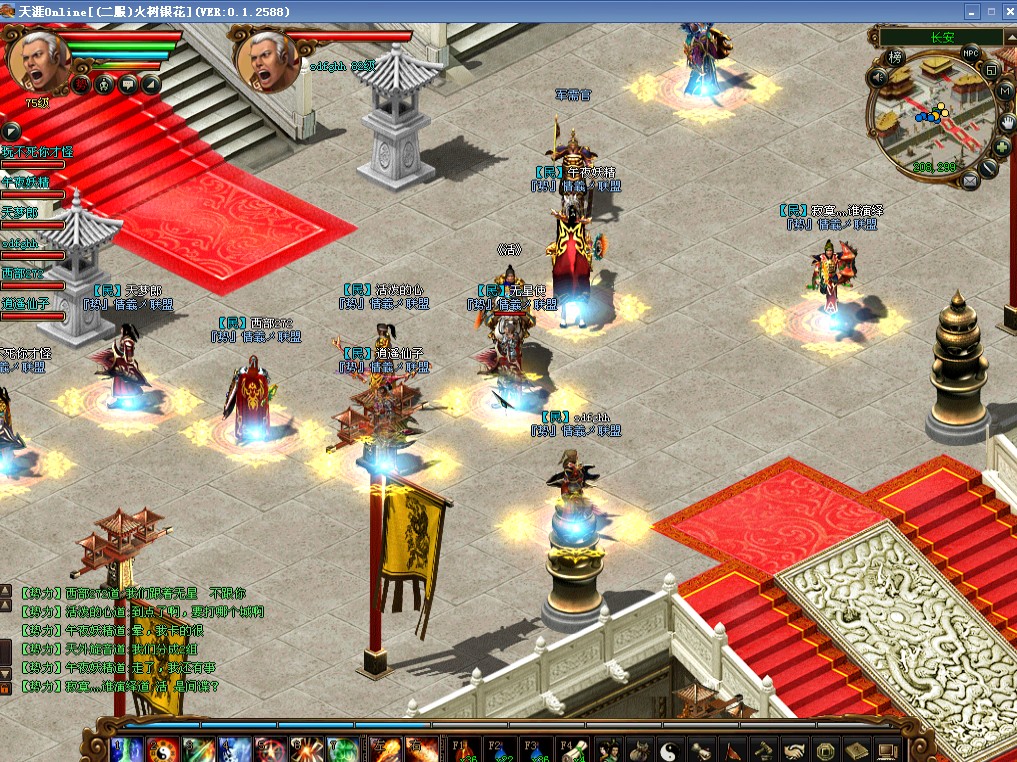The height and width of the screenshot is (762, 1017).
Task: Click the hand icon beside the minimap
Action: tap(1008, 121)
